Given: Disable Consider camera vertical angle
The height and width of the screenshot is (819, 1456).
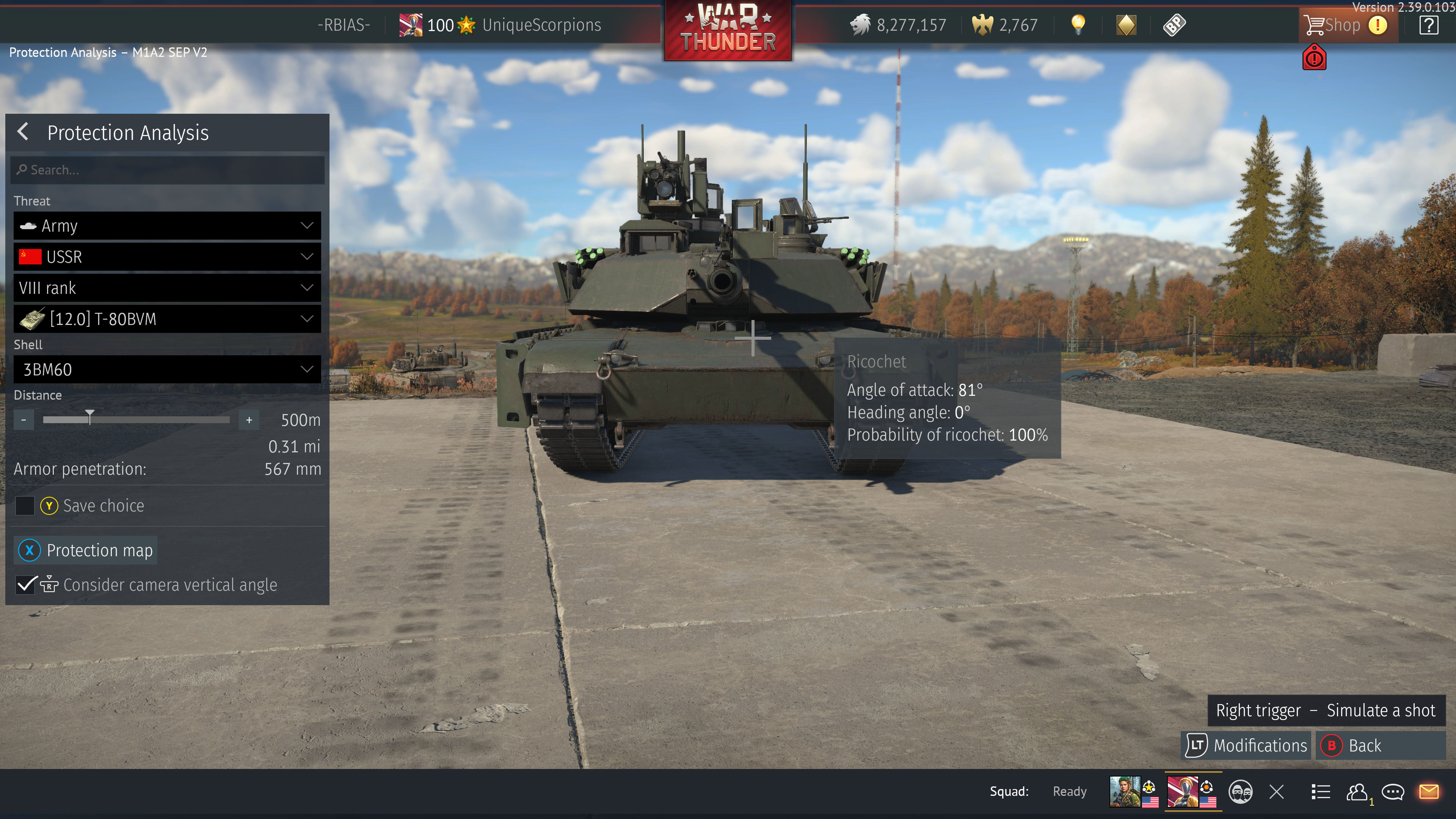Looking at the screenshot, I should (24, 585).
